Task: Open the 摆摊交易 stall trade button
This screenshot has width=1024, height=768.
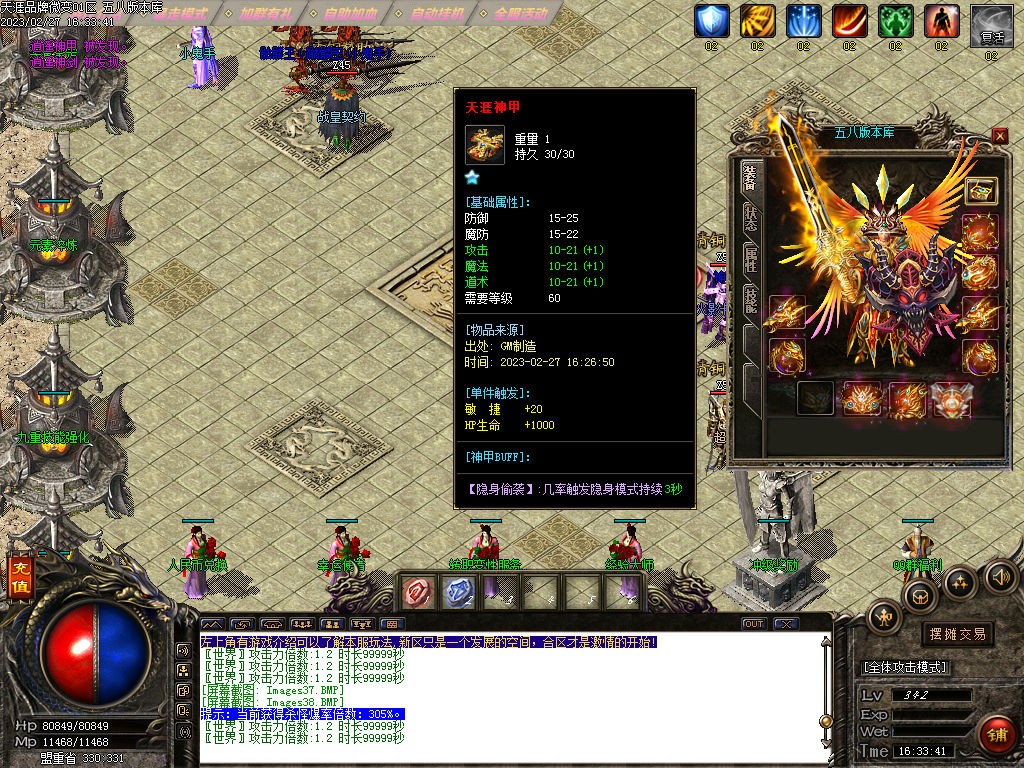Action: coord(957,634)
